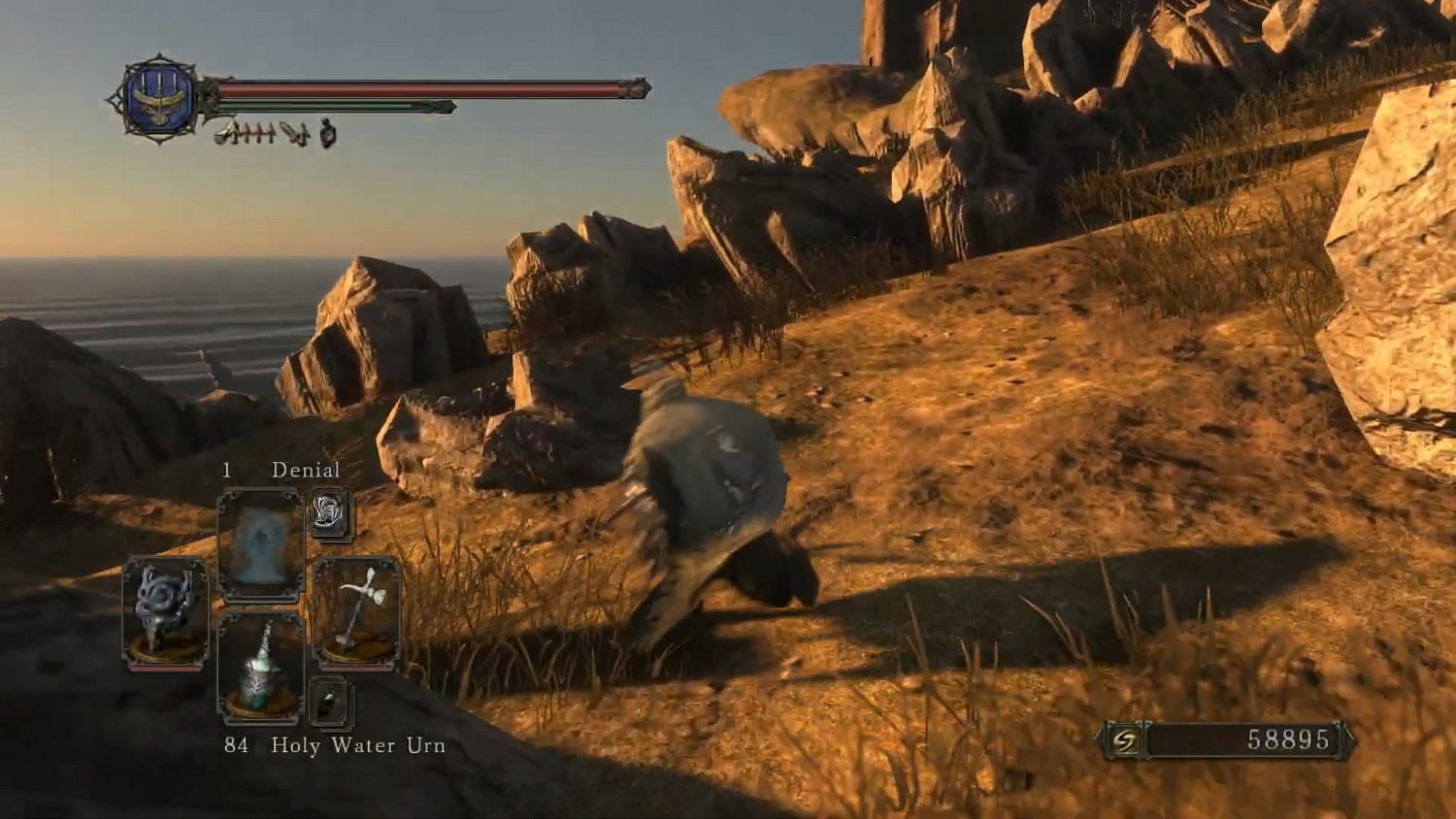
Task: Click the left-hand ornate shield slot
Action: tap(165, 611)
